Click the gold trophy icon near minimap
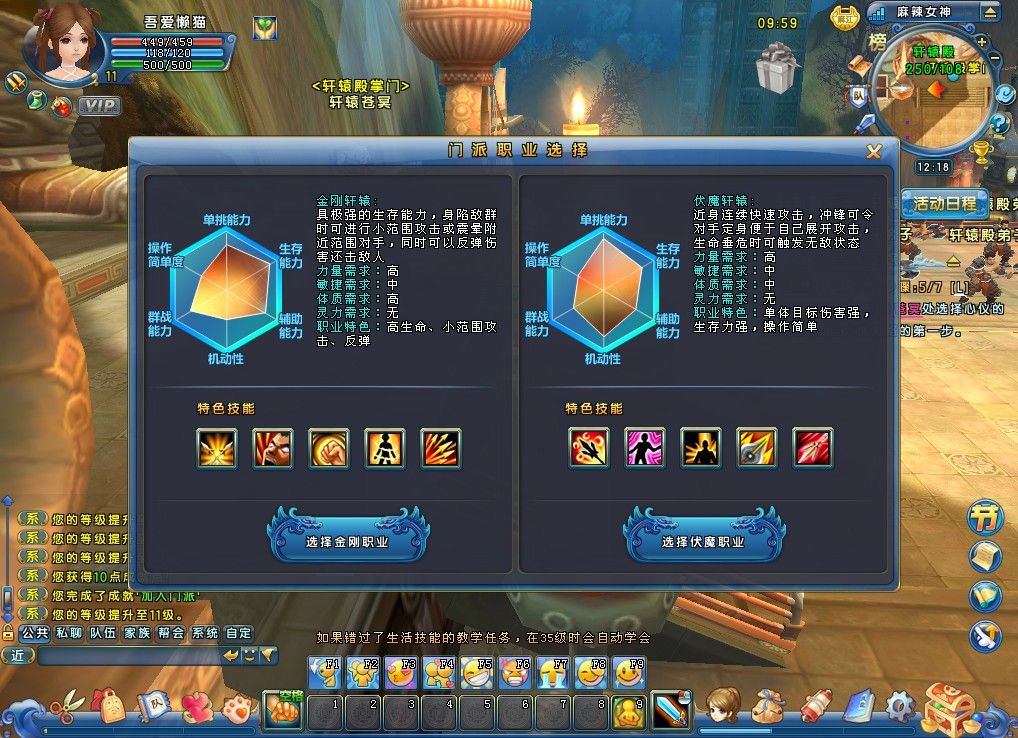The height and width of the screenshot is (738, 1018). point(981,152)
